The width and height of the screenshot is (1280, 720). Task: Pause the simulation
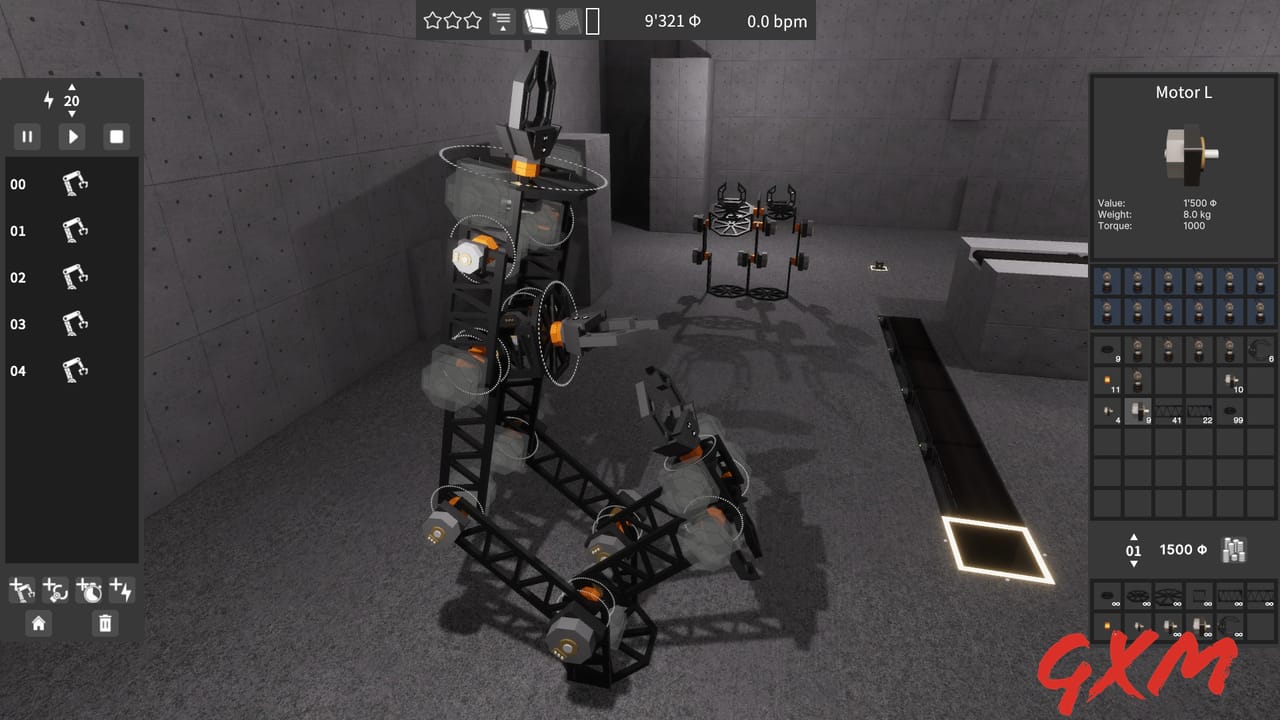tap(27, 136)
